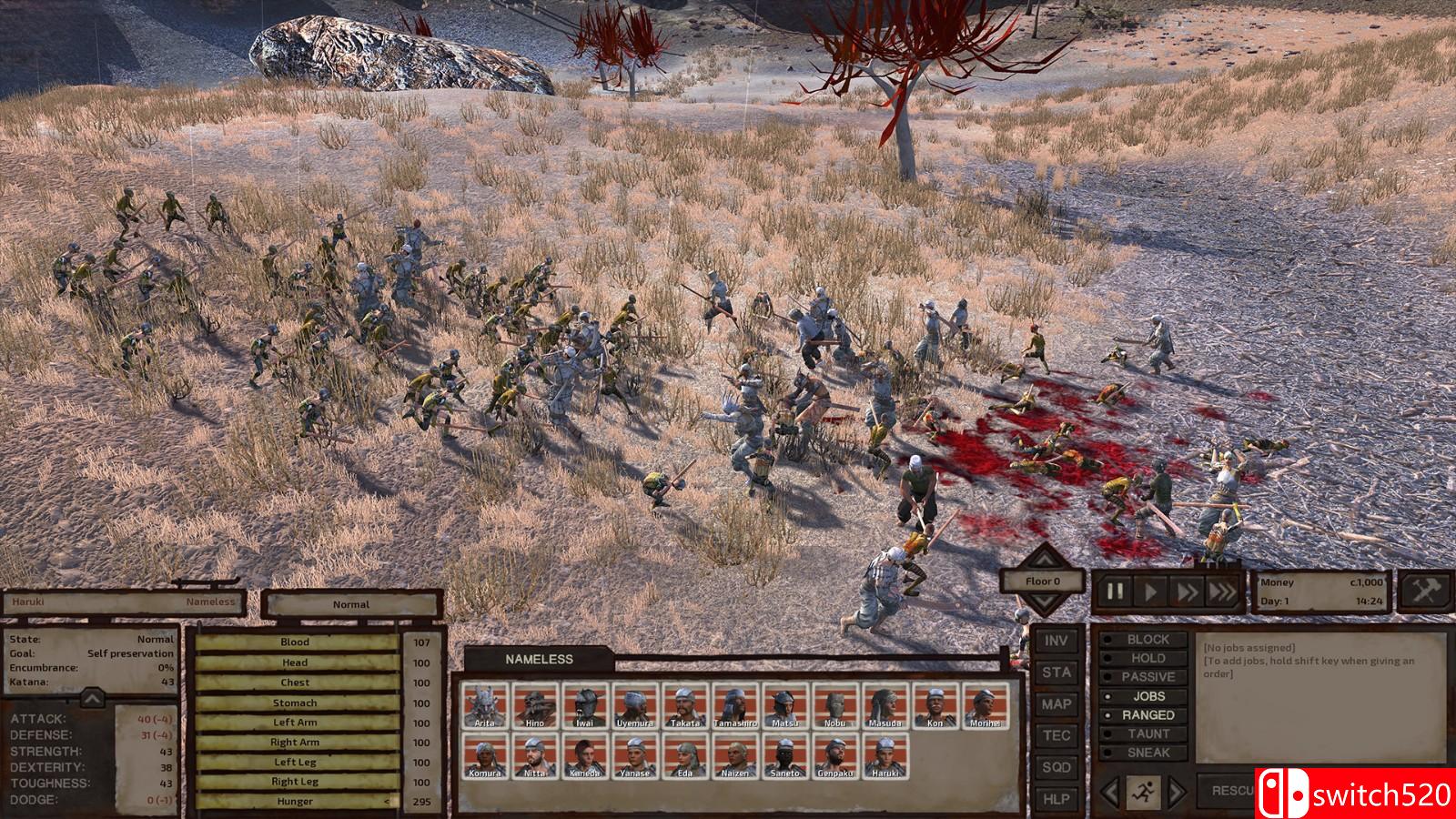Open the HLP help panel
The image size is (1456, 819).
click(x=1056, y=799)
